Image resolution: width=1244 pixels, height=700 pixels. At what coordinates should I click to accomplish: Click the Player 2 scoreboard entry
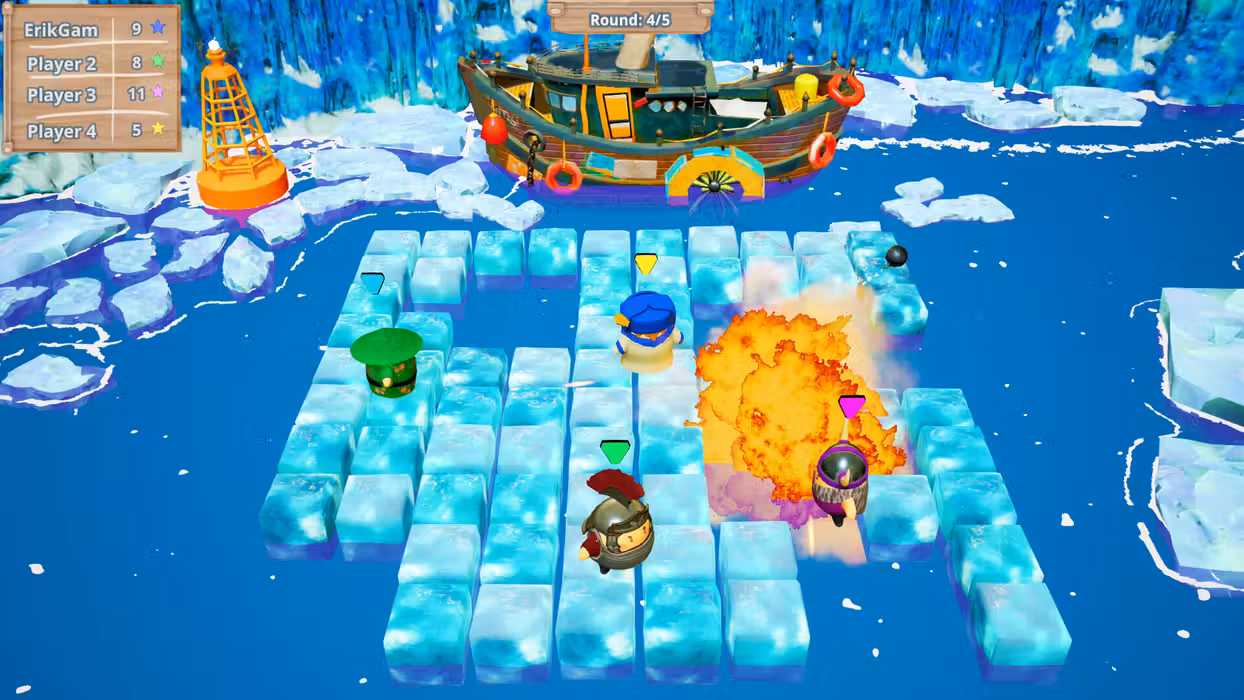pos(92,63)
